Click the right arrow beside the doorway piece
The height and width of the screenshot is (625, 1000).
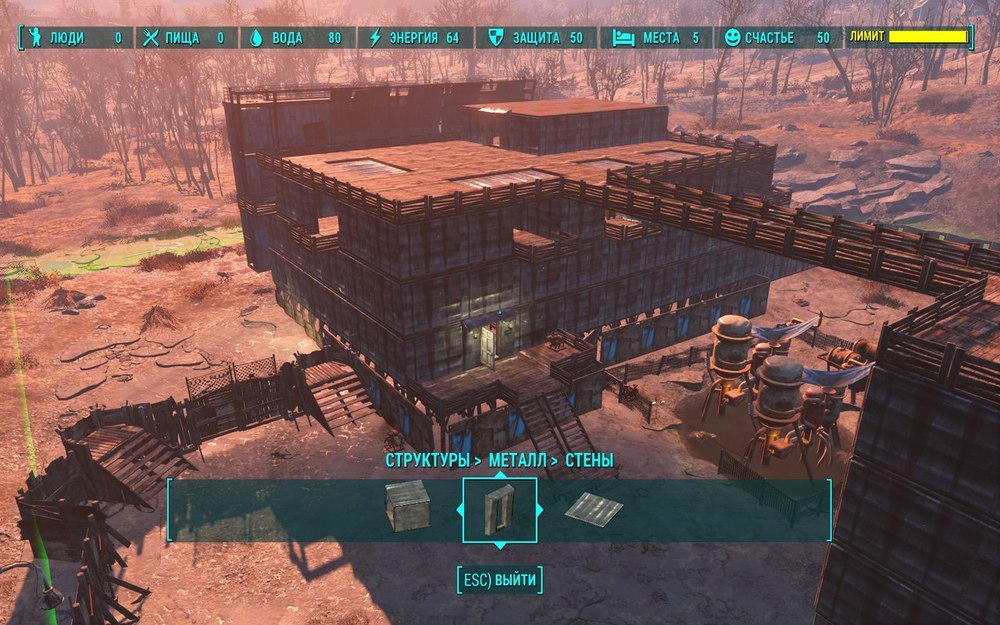(x=540, y=509)
